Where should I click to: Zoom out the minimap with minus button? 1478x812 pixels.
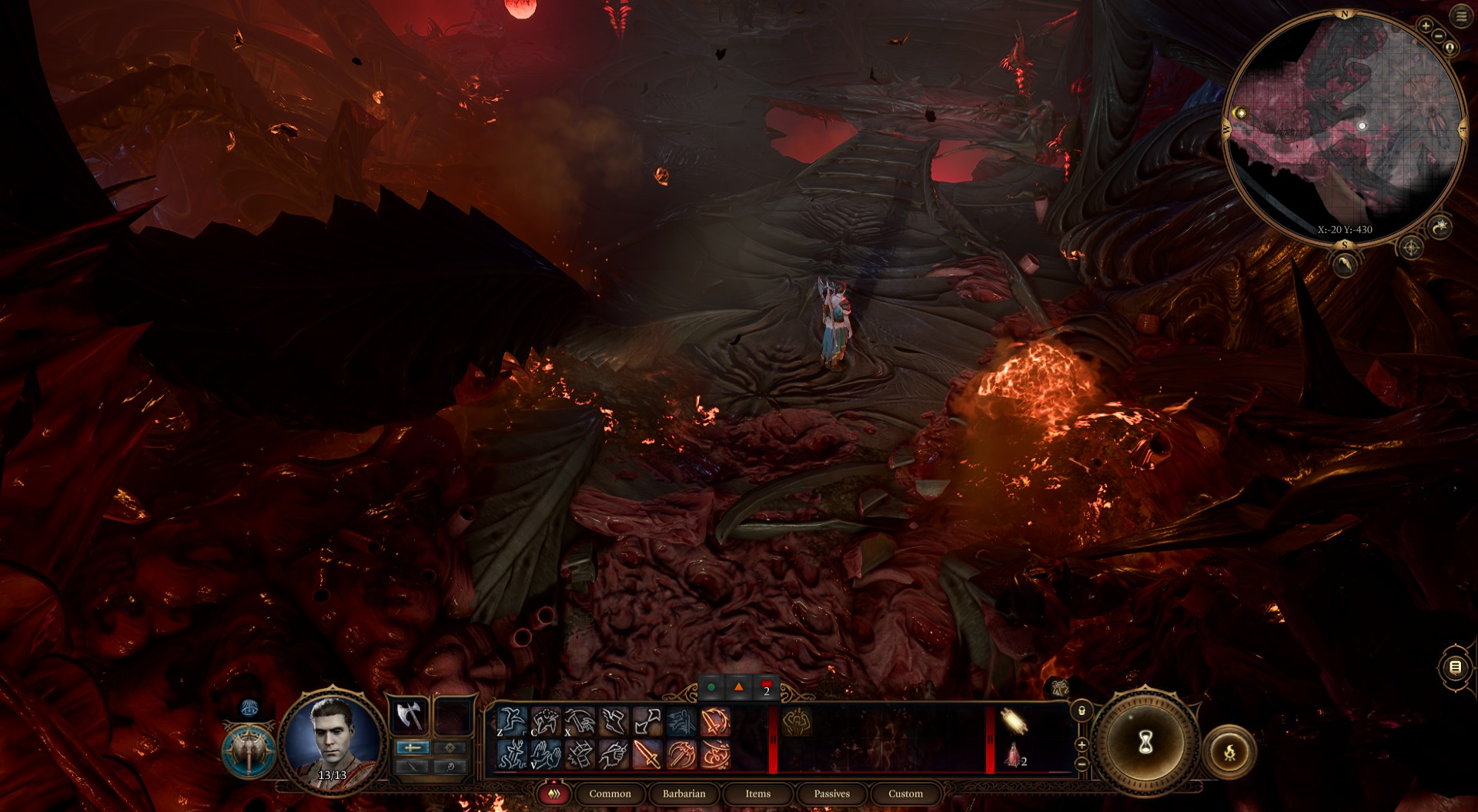1437,37
